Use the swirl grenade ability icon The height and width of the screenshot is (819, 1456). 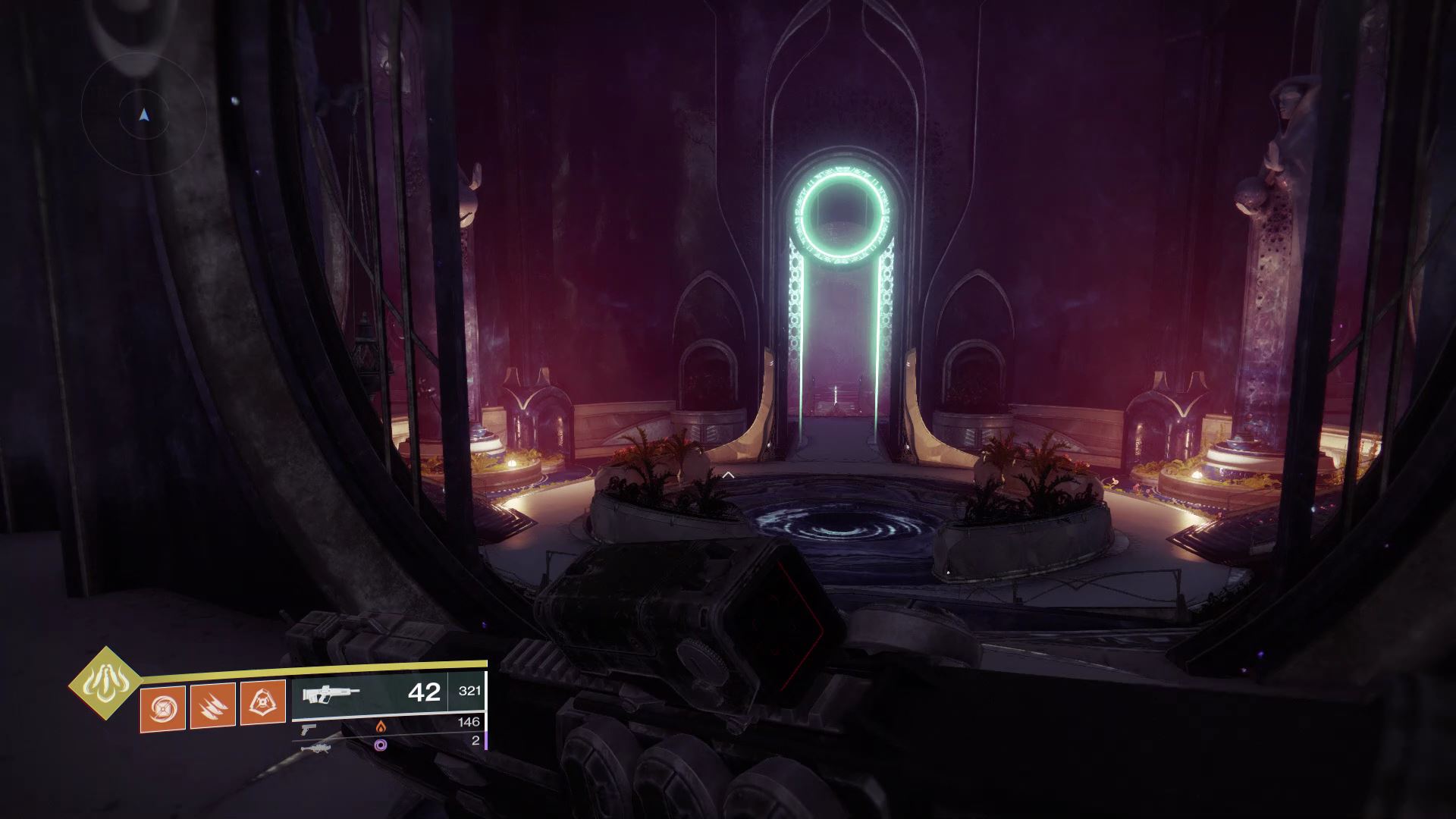click(162, 707)
